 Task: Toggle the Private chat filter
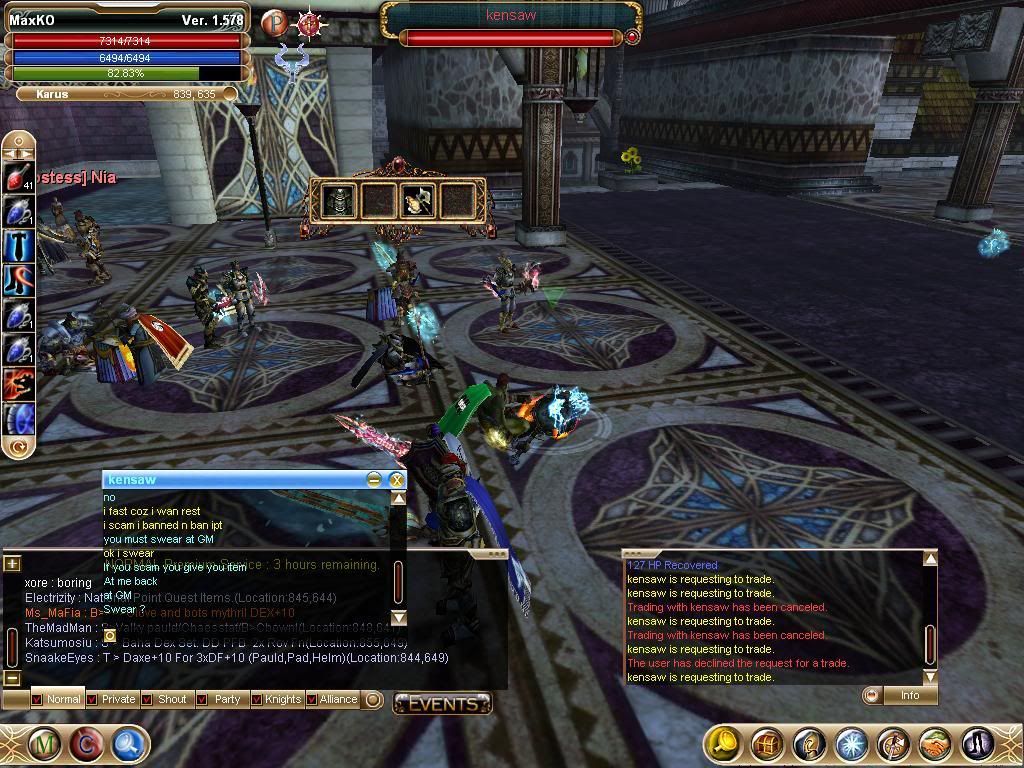[x=92, y=699]
